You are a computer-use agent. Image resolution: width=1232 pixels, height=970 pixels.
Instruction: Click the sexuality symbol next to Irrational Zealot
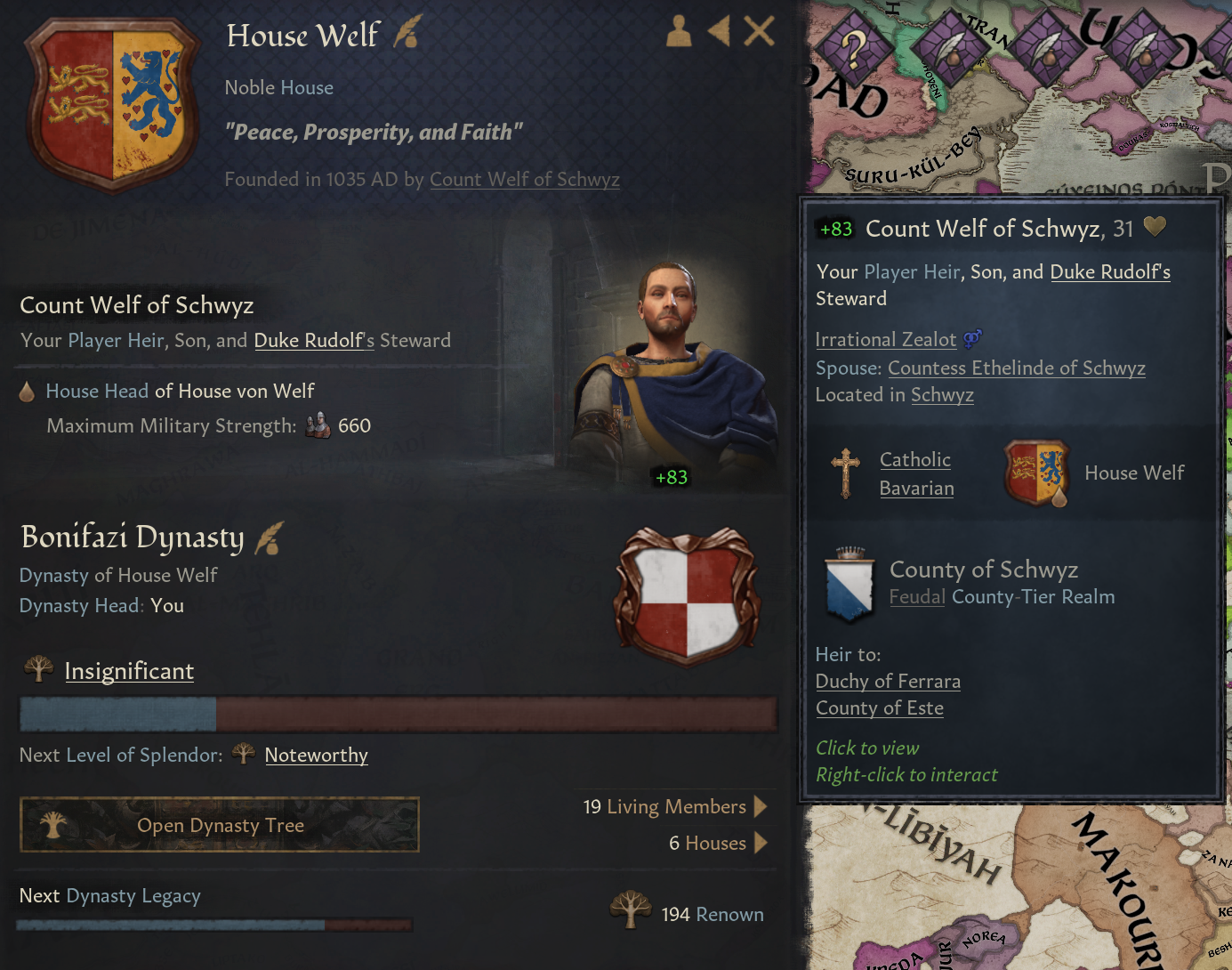point(971,339)
